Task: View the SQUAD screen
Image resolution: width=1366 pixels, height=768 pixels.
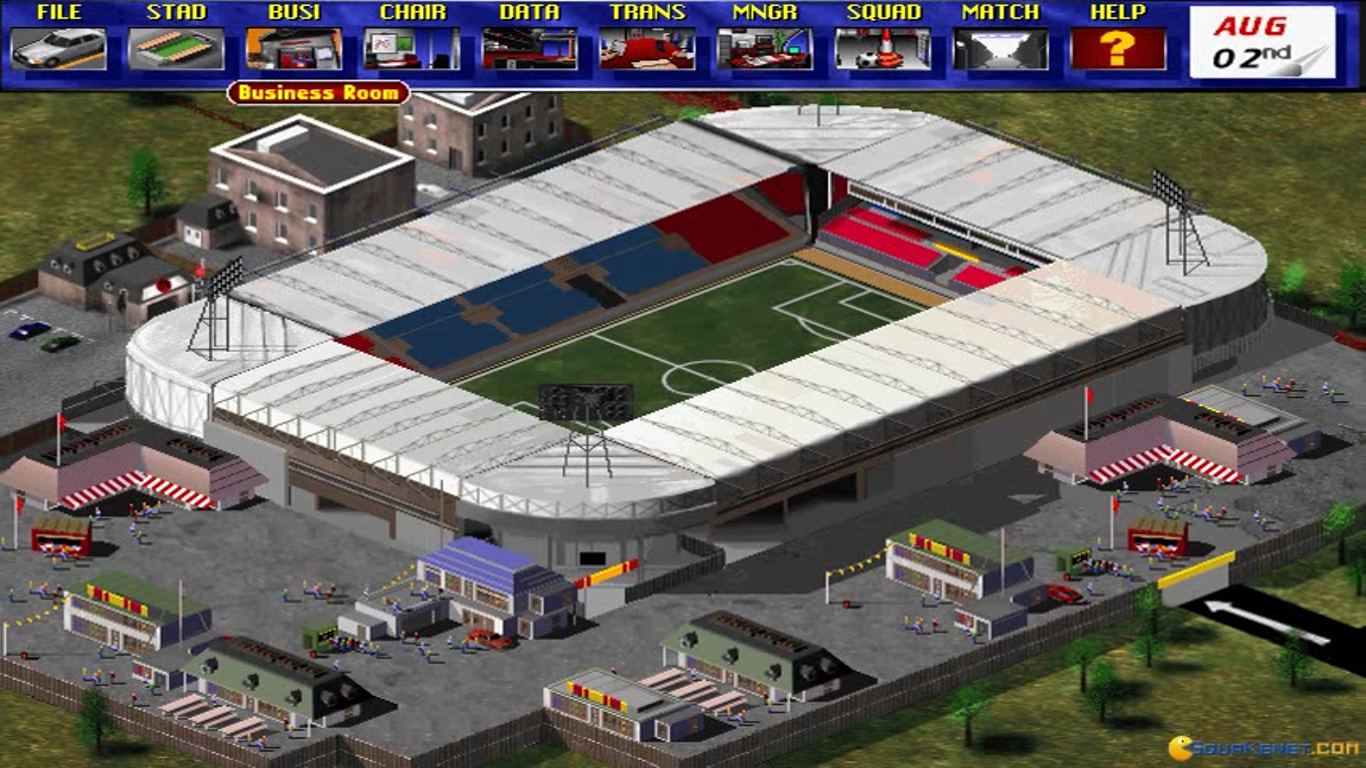Action: coord(883,48)
